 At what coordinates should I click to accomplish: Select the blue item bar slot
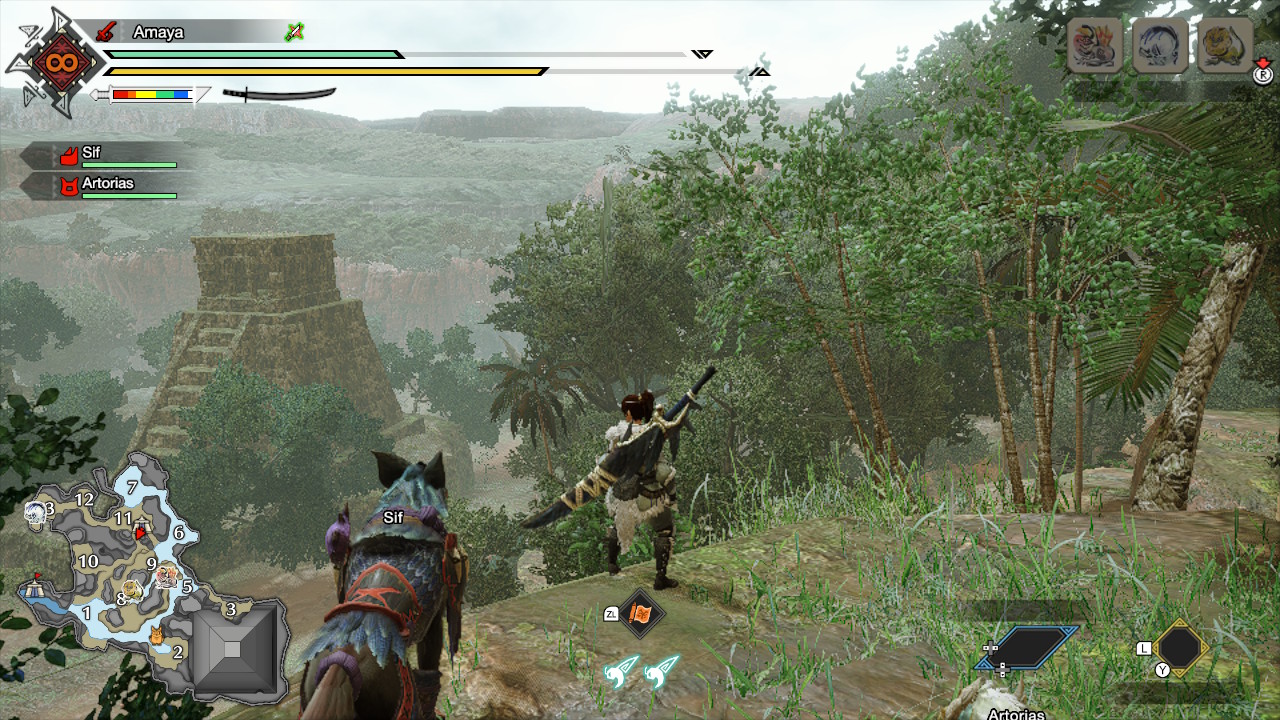coord(1027,647)
